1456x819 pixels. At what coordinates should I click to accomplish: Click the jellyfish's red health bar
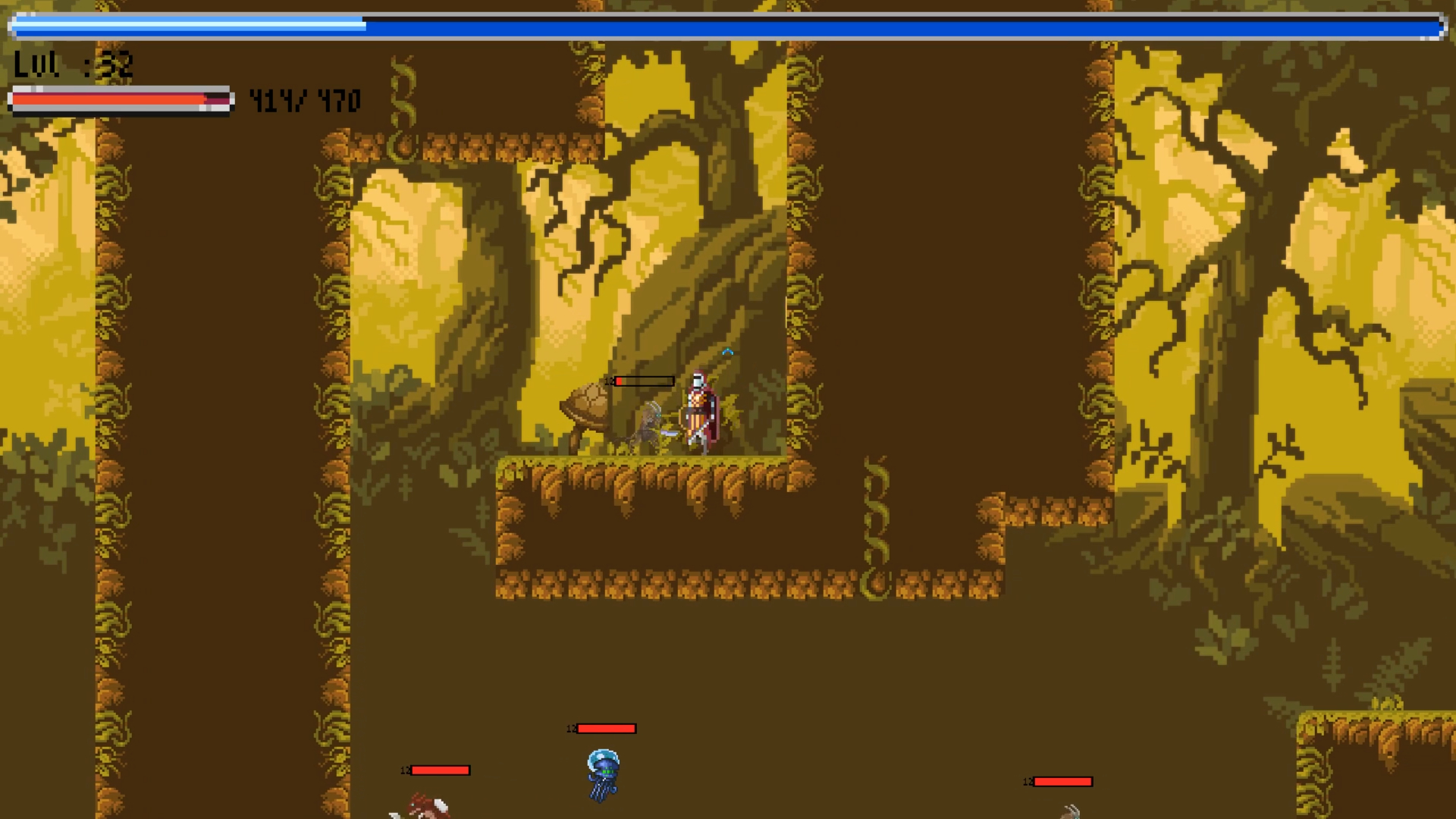click(x=605, y=729)
